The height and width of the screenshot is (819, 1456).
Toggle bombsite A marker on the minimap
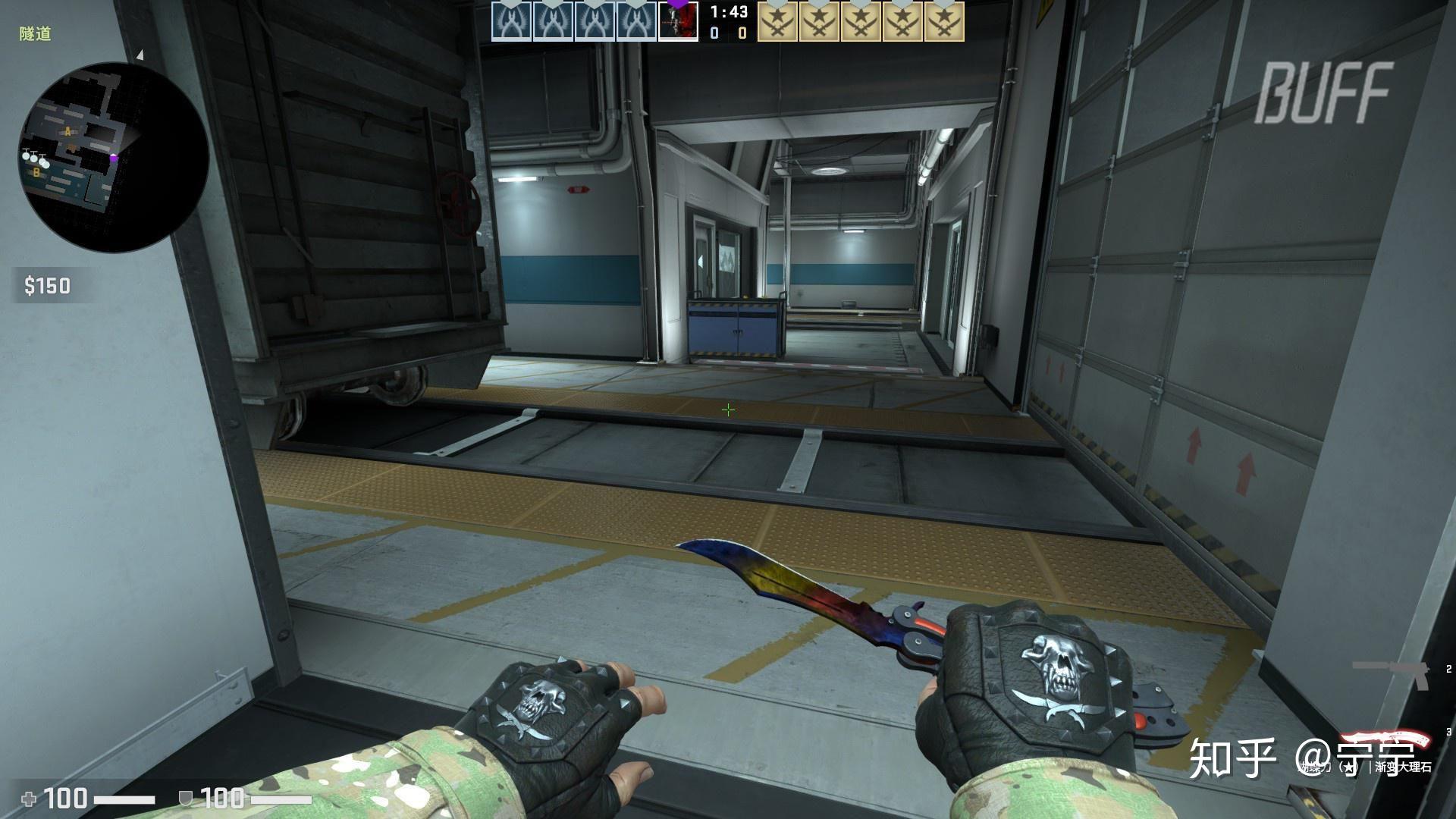click(x=67, y=130)
